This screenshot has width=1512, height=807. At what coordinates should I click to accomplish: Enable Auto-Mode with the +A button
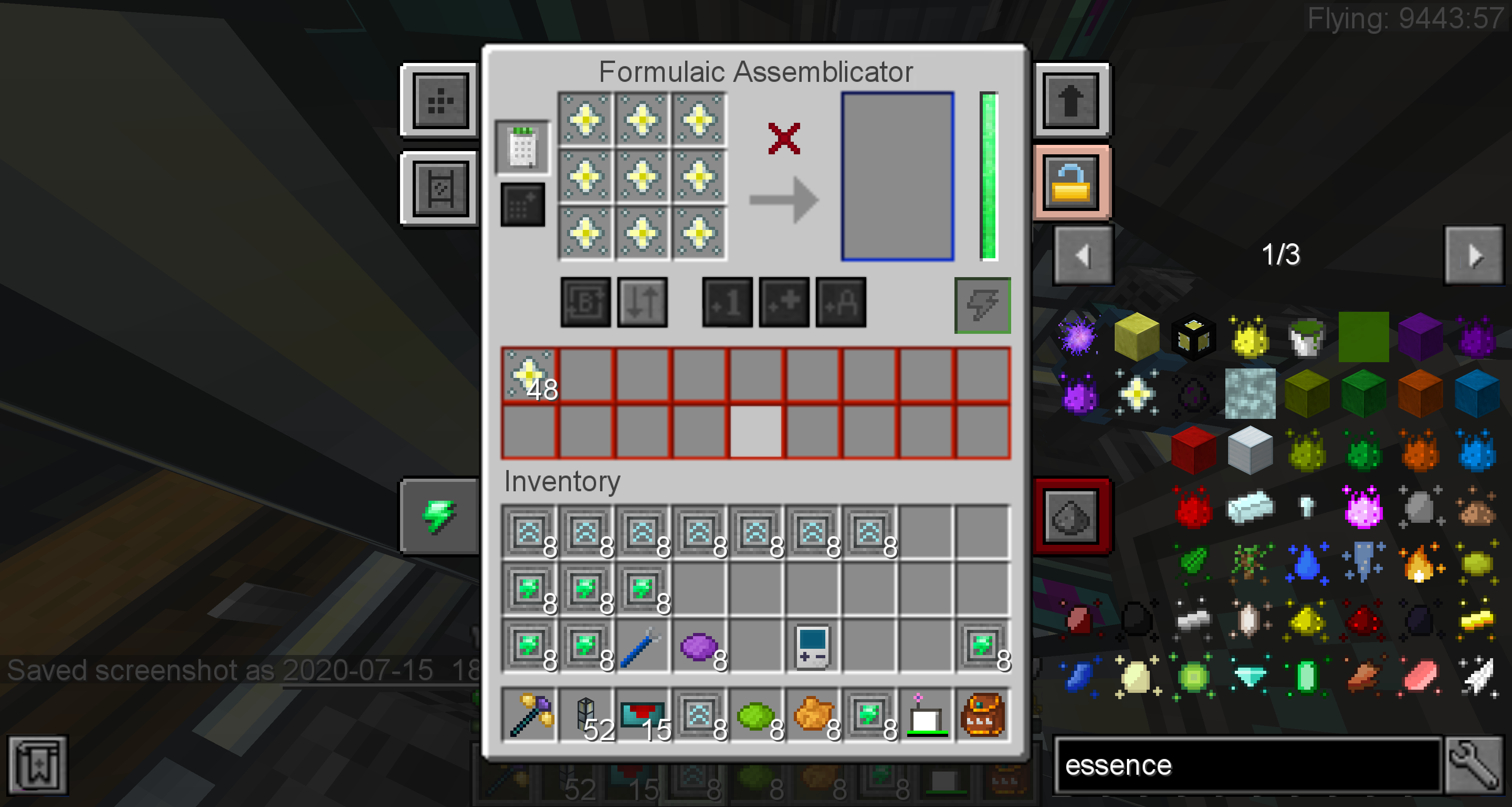tap(841, 304)
